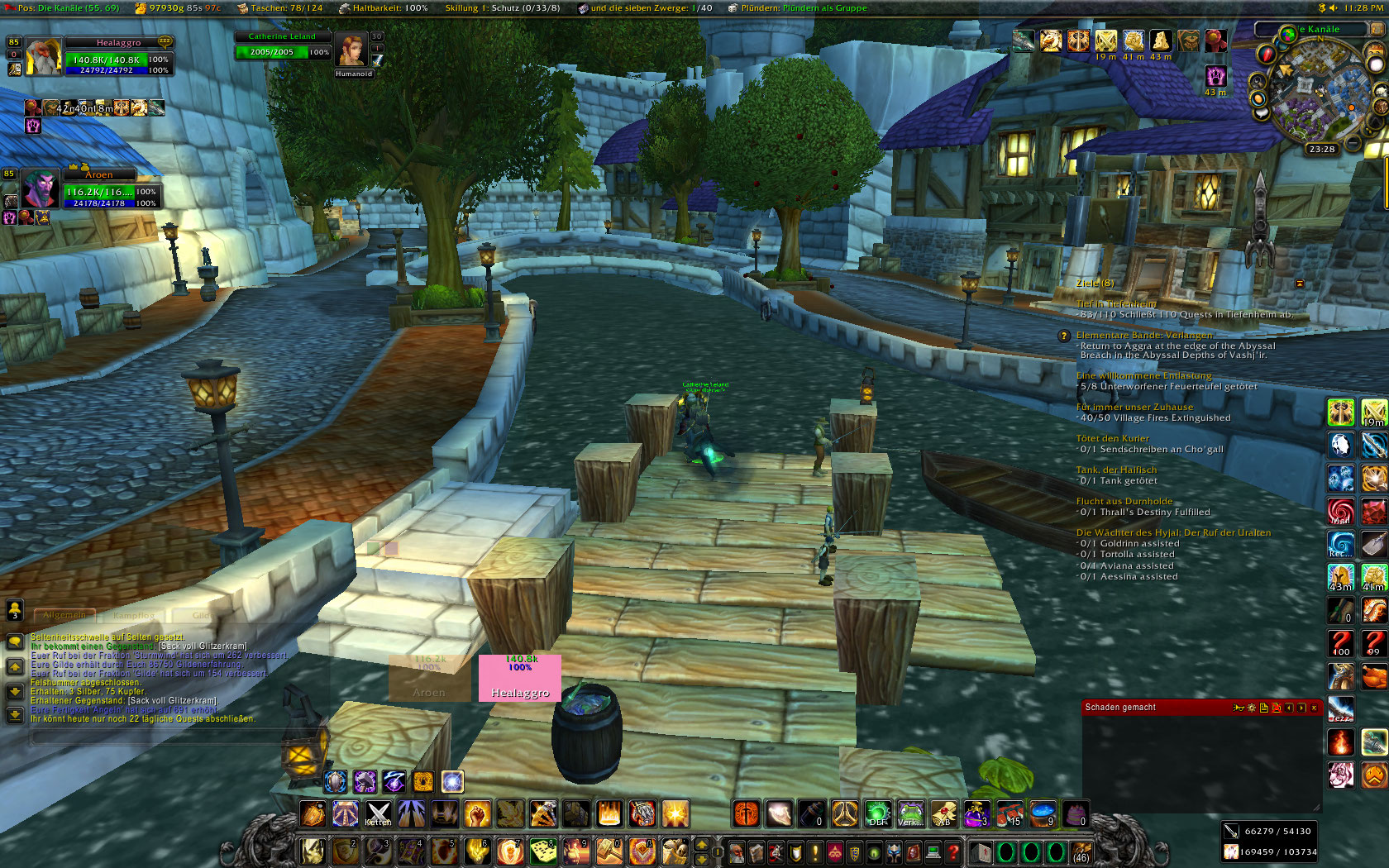Select the Allgemein chat tab
The height and width of the screenshot is (868, 1389).
click(64, 616)
